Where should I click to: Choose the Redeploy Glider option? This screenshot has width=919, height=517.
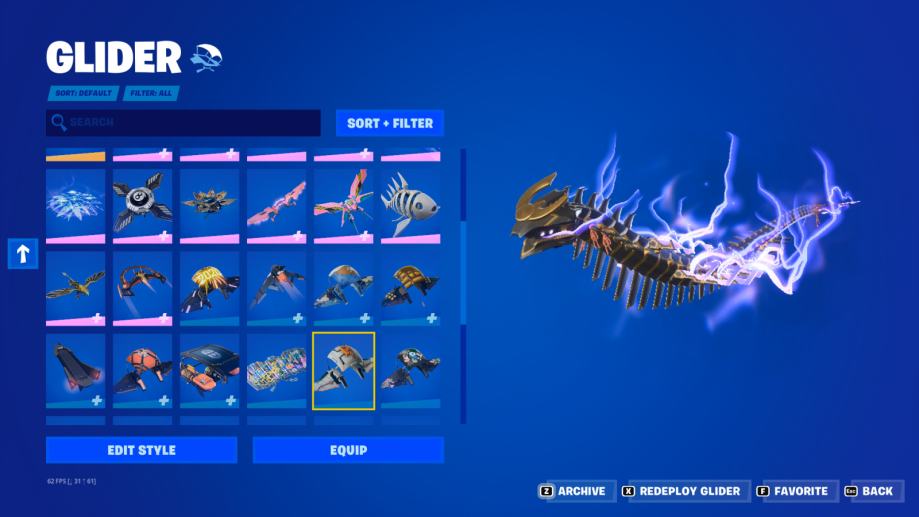(x=681, y=491)
